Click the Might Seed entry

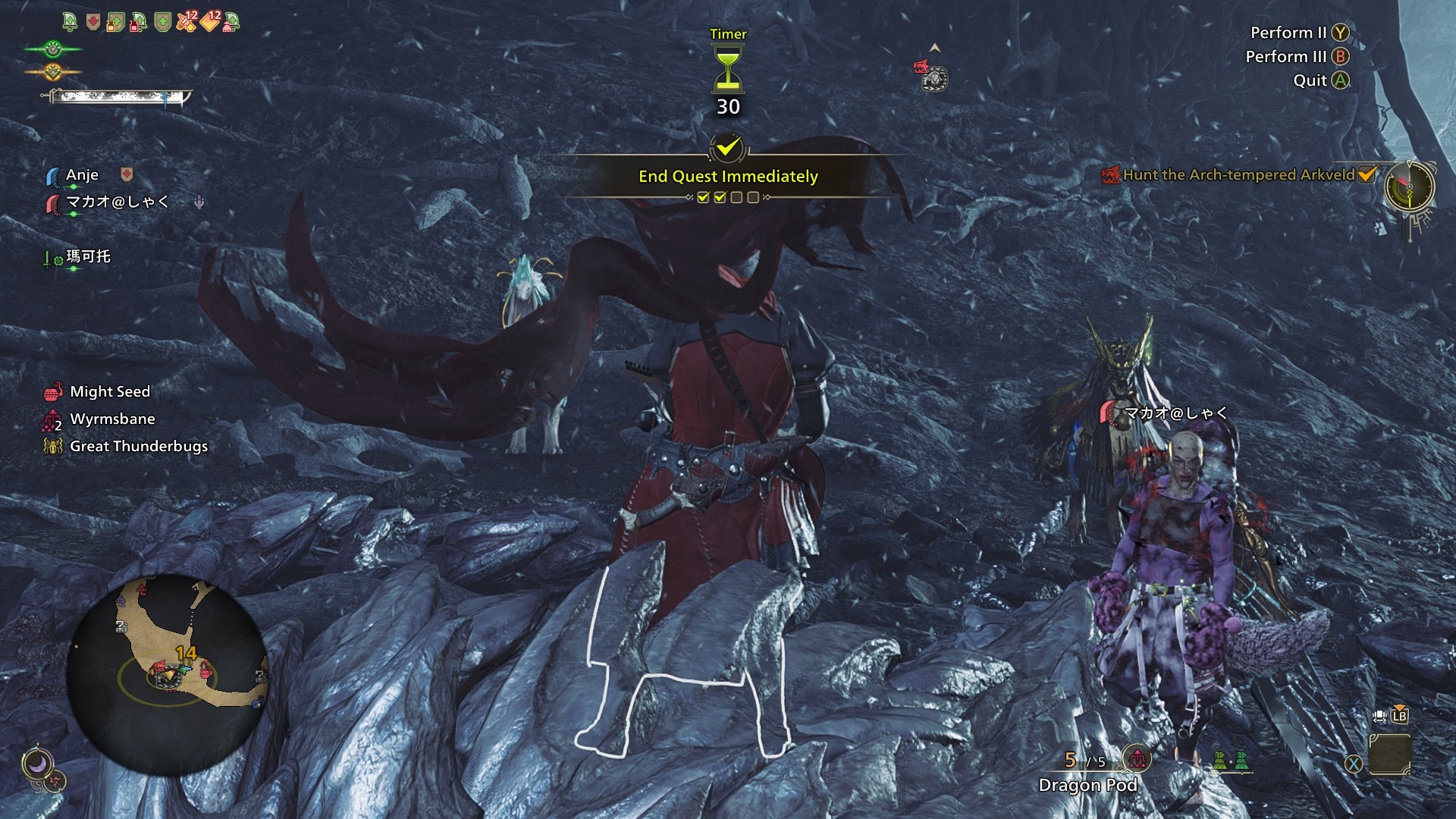click(x=110, y=392)
